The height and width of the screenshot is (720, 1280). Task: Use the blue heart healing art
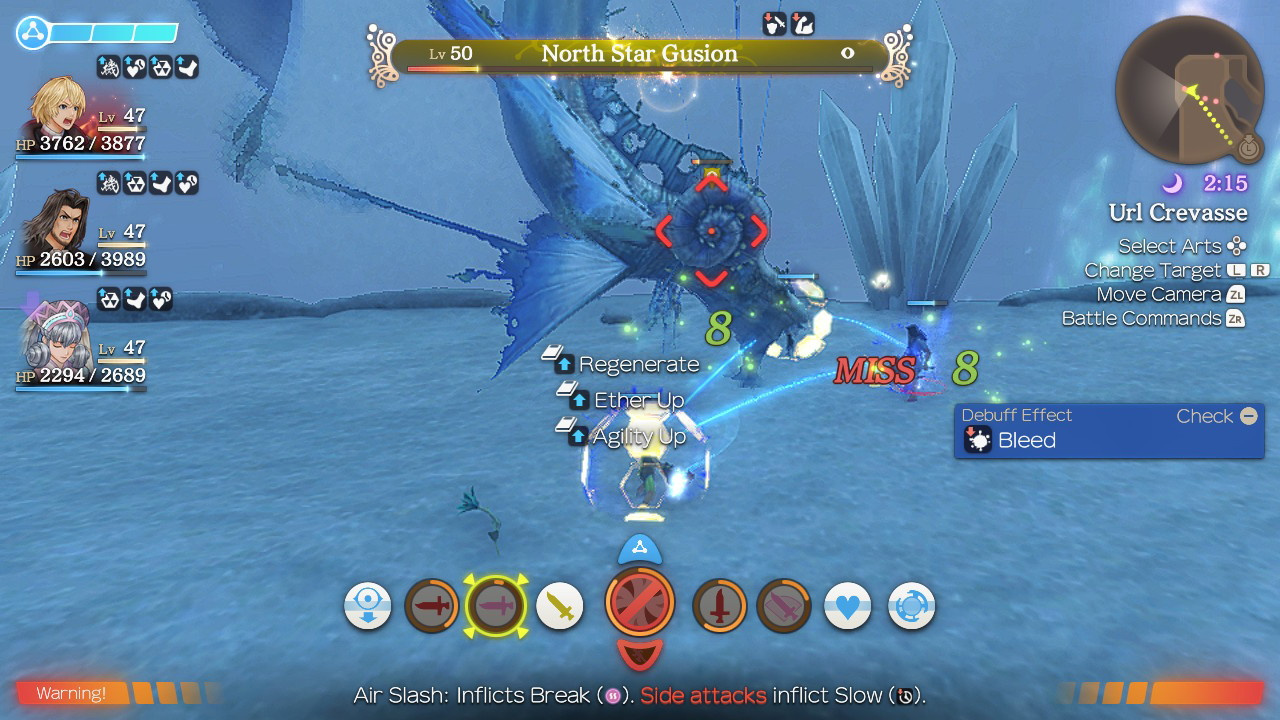click(847, 606)
